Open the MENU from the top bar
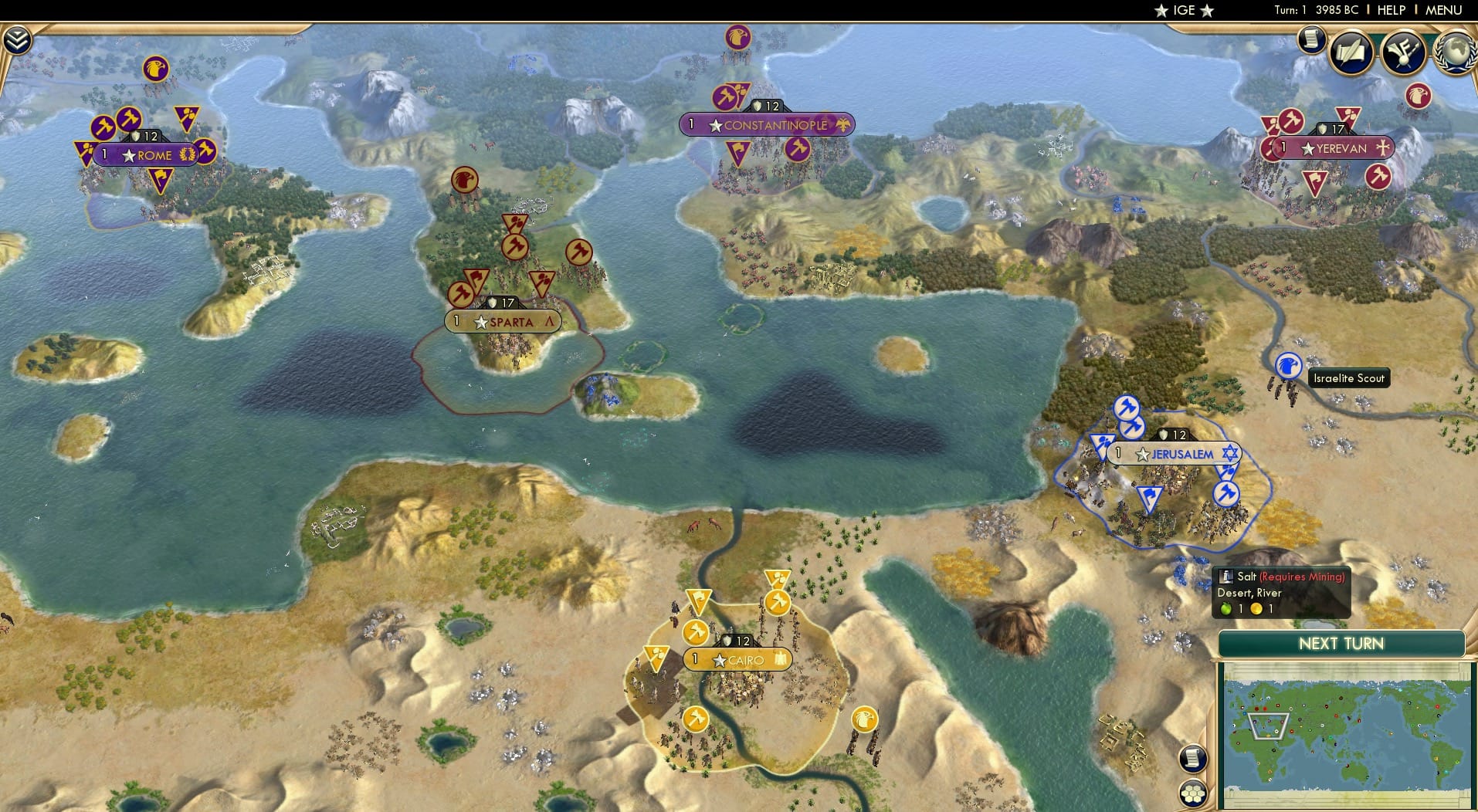Viewport: 1478px width, 812px height. point(1442,10)
